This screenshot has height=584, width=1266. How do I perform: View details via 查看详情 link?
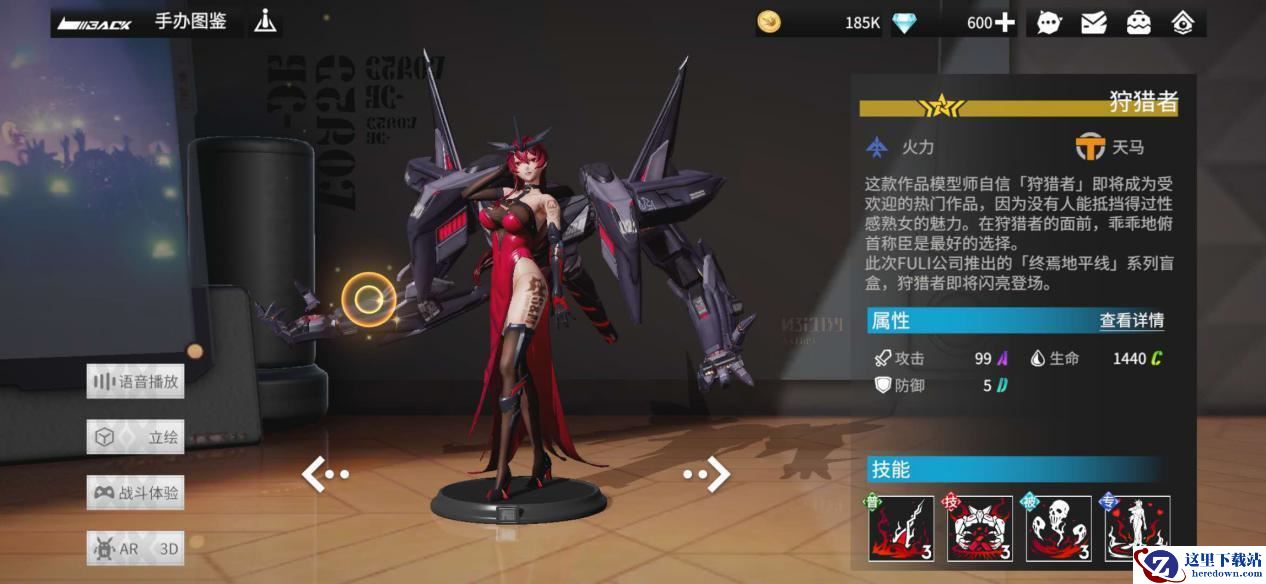[x=1131, y=321]
